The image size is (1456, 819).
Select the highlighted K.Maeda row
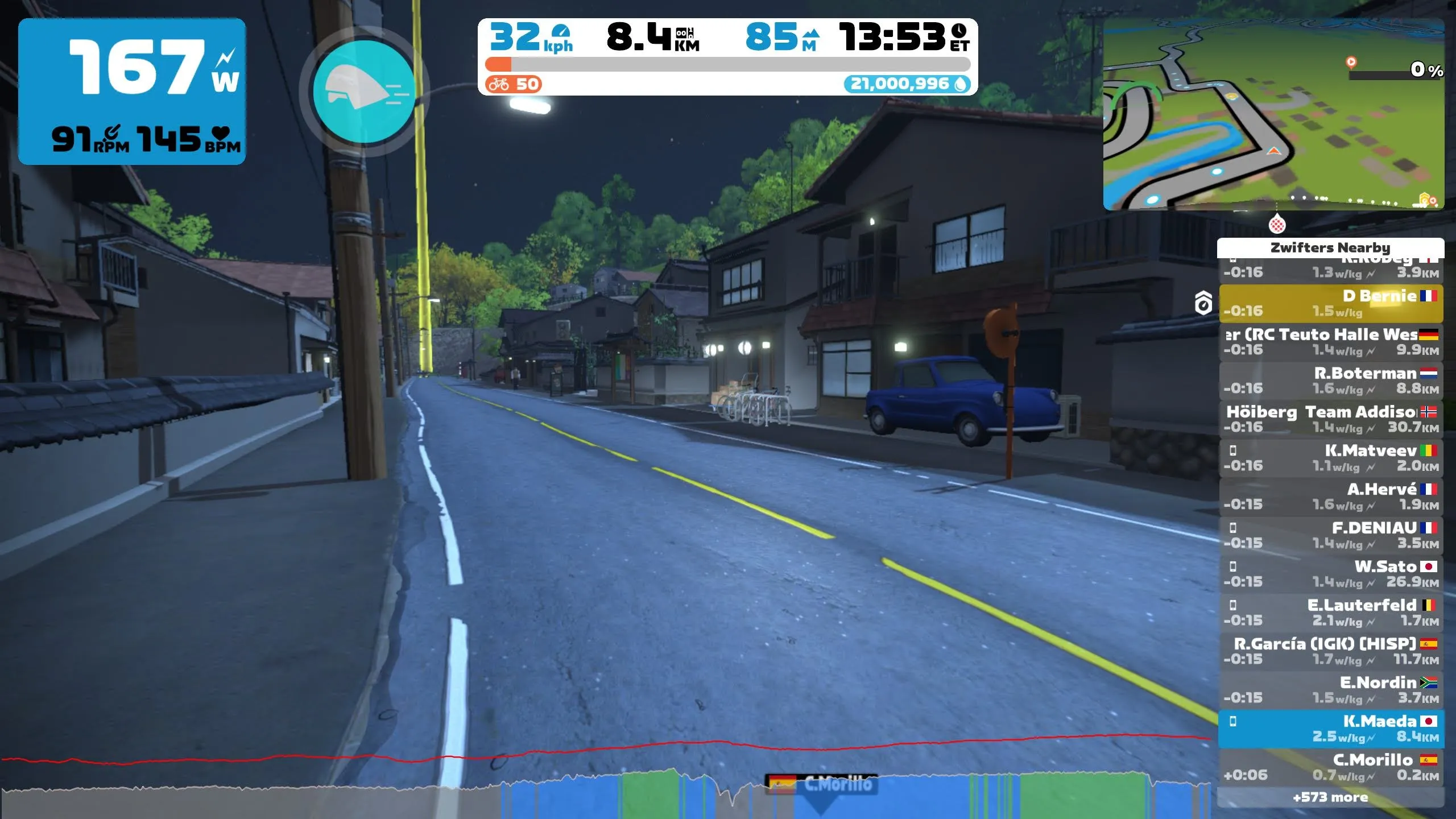pos(1330,729)
